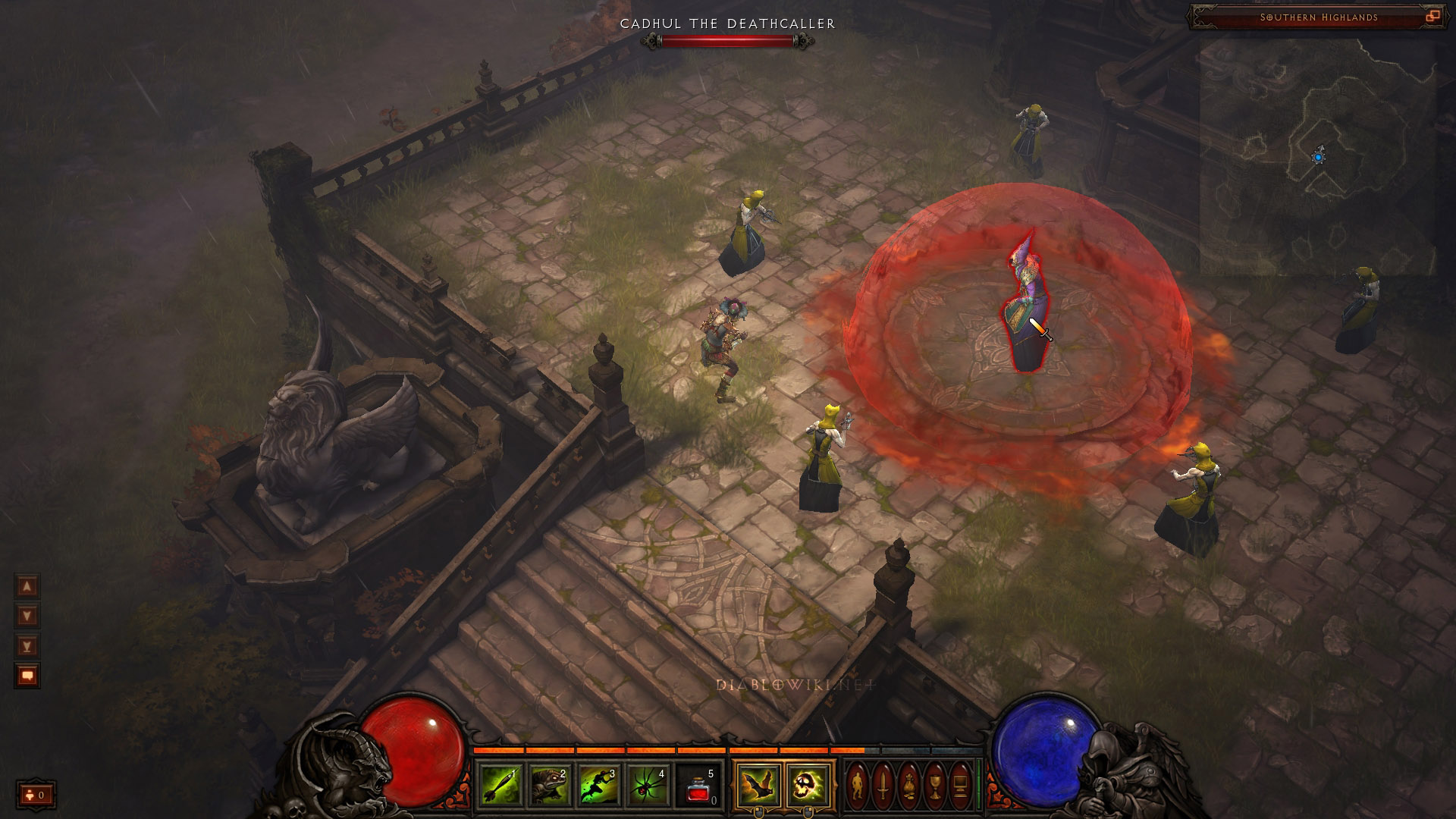The width and height of the screenshot is (1456, 819).
Task: Open the coin bag menu button
Action: pyautogui.click(x=909, y=786)
